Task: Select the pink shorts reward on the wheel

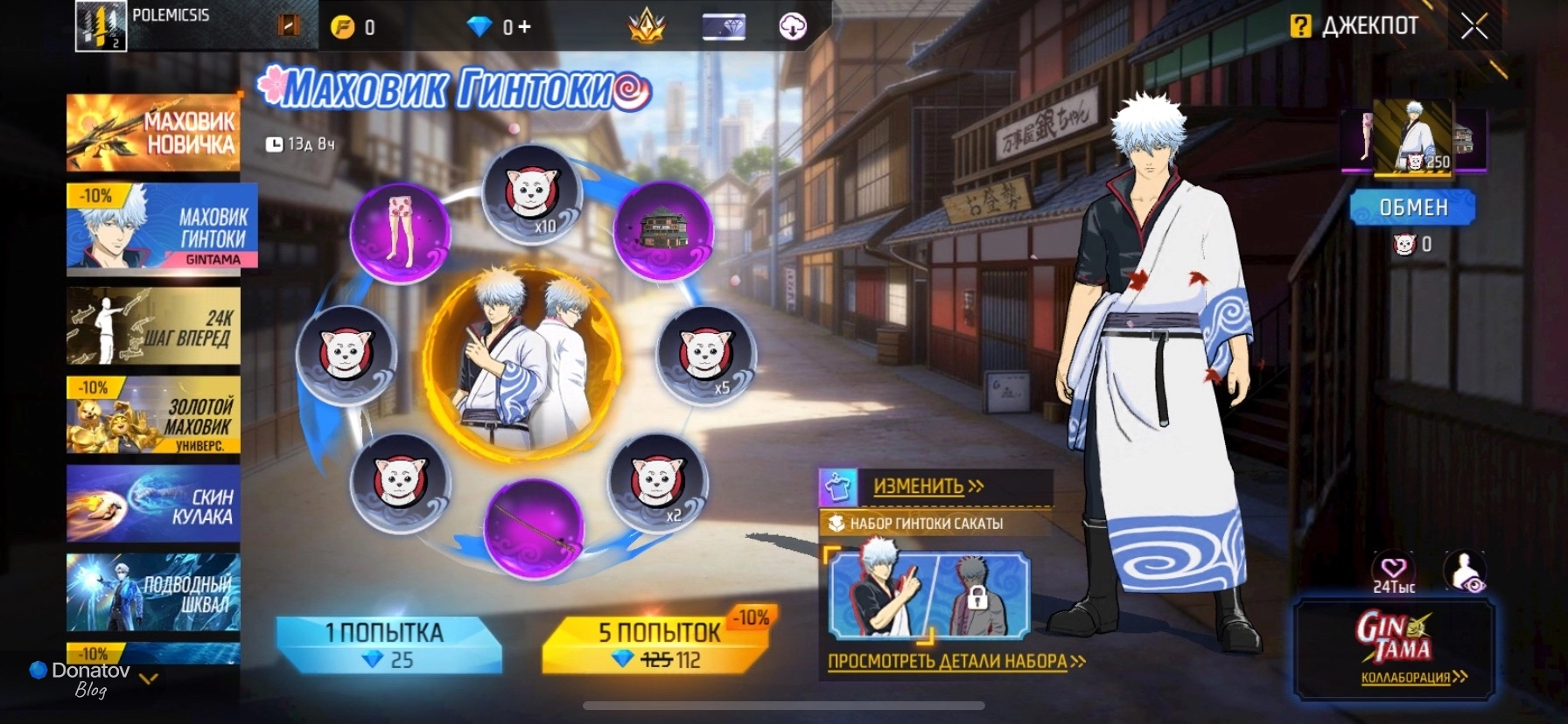Action: (401, 232)
